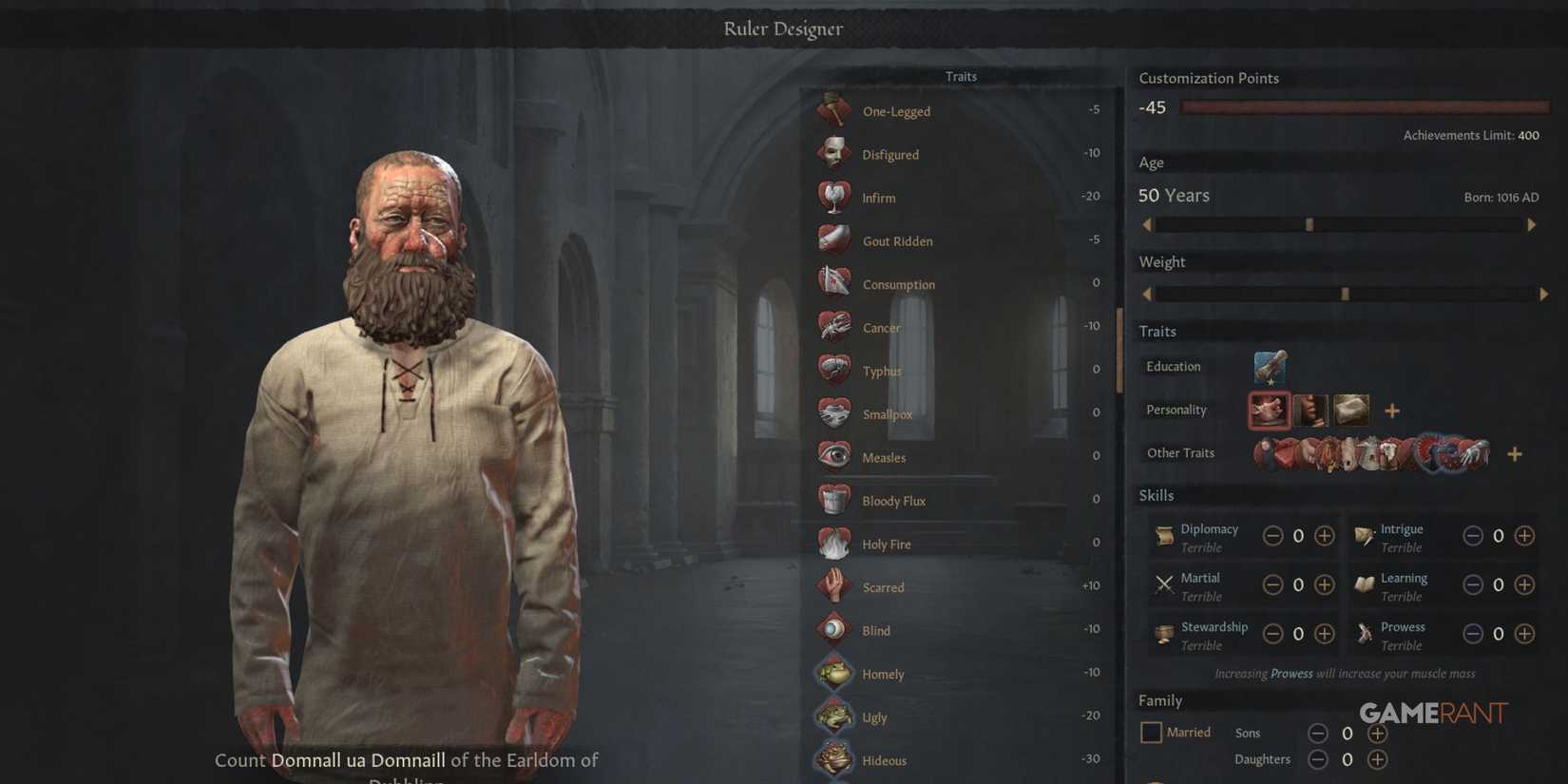
Task: Enable the Married checkbox
Action: tap(1151, 732)
